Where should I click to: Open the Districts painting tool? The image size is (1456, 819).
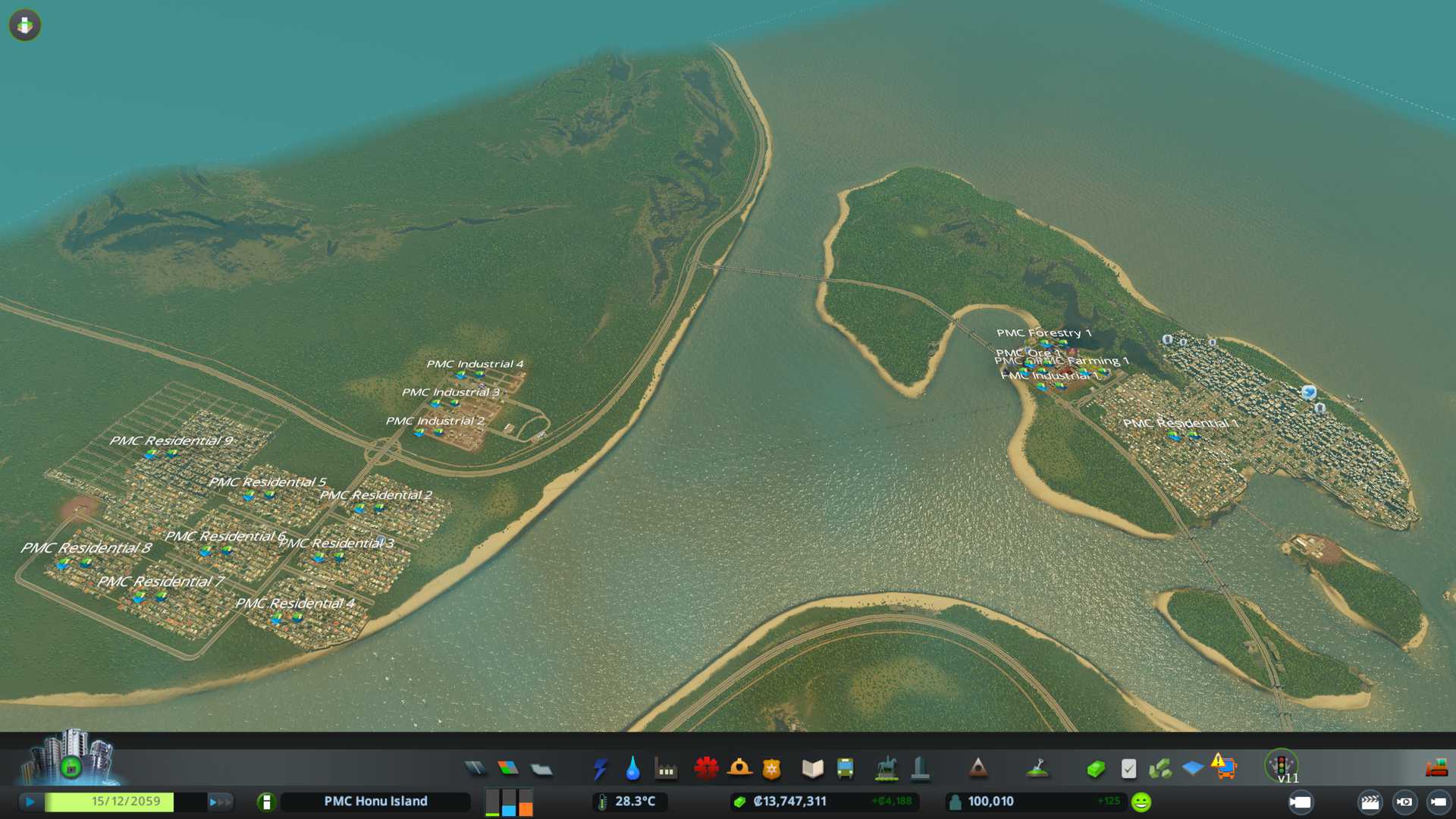click(541, 769)
